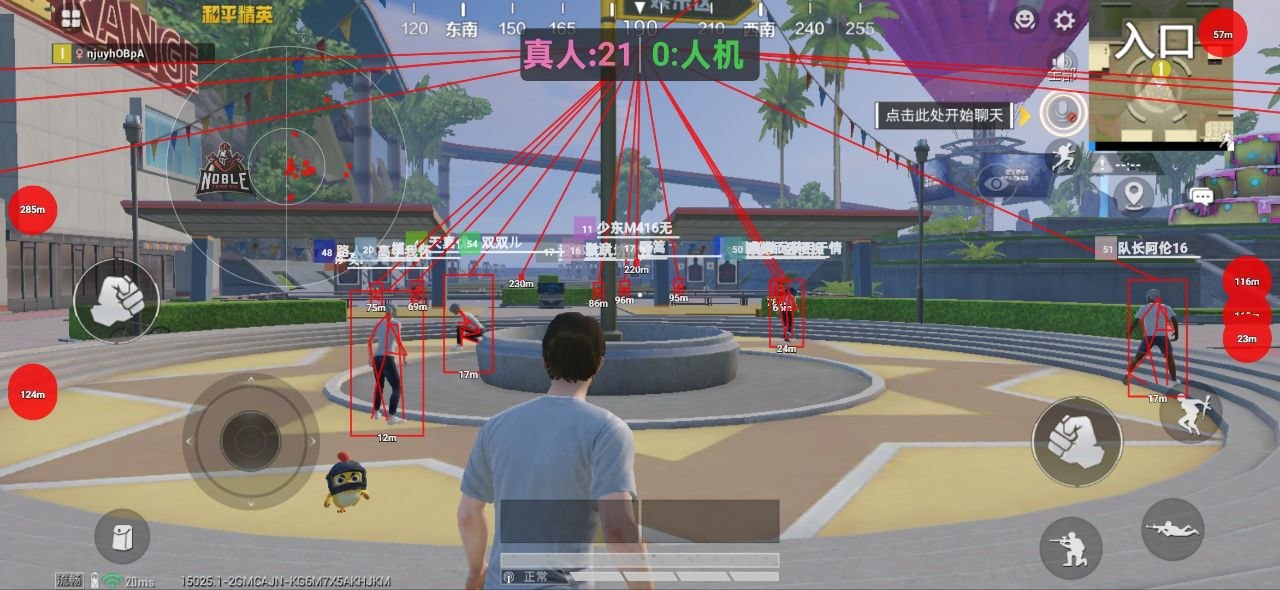
Task: Tap the large right-side fist attack button
Action: pyautogui.click(x=1077, y=442)
